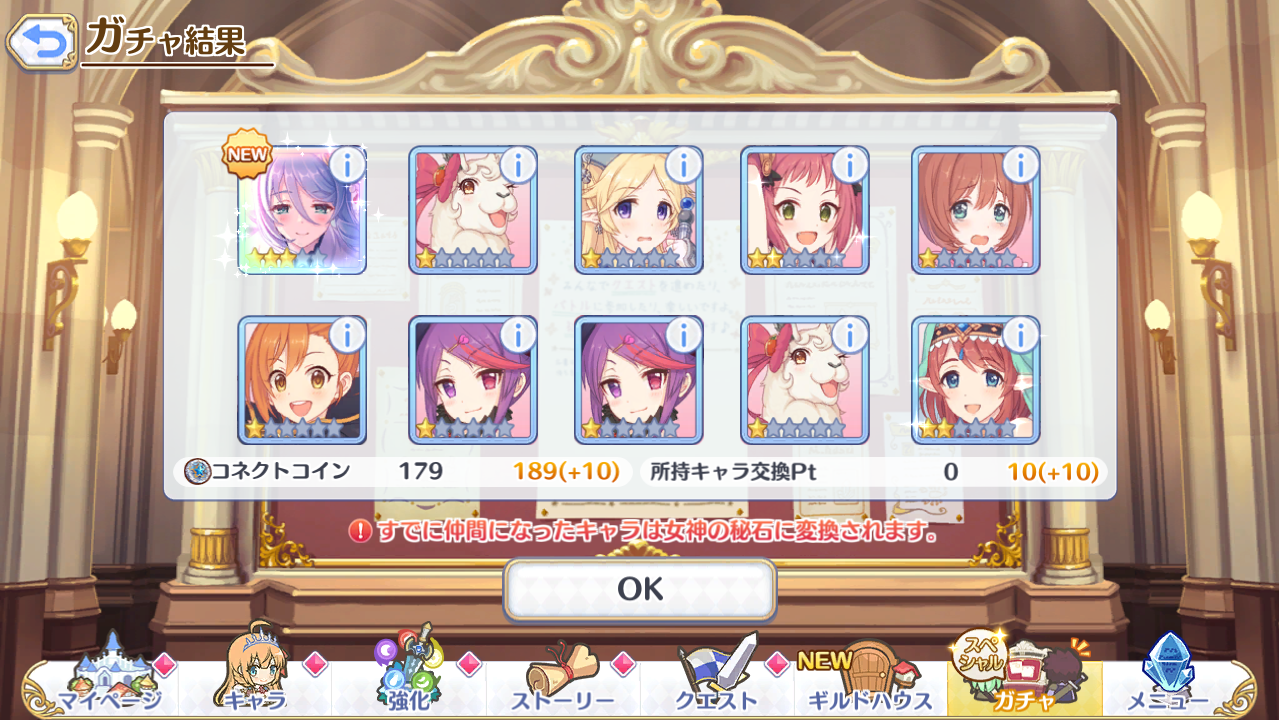Confirm the gacha results with OK

tap(639, 589)
